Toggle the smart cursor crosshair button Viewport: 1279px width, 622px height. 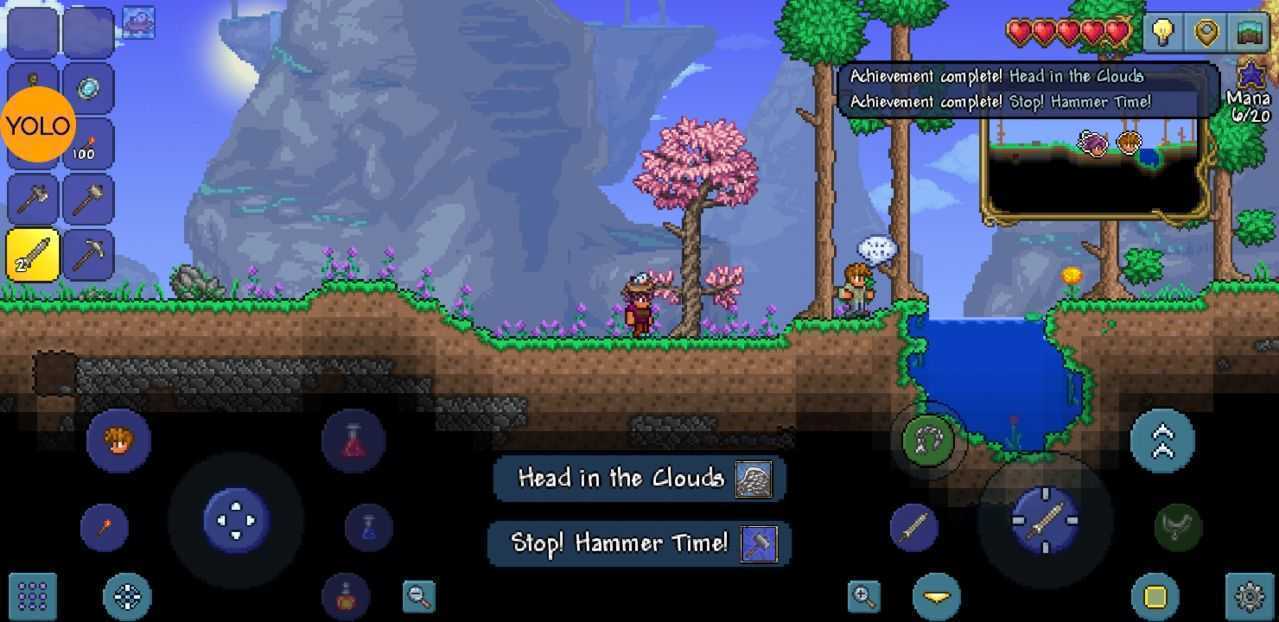point(127,597)
